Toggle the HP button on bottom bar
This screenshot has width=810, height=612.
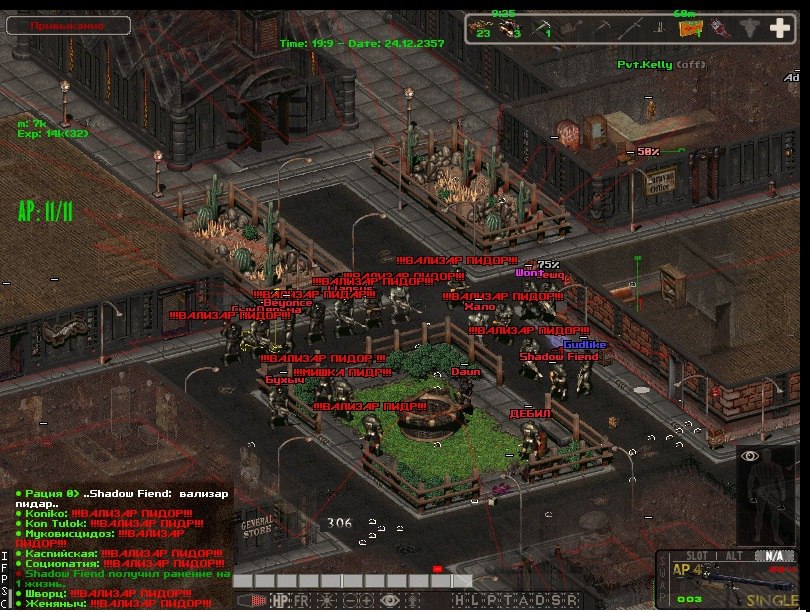(x=279, y=600)
